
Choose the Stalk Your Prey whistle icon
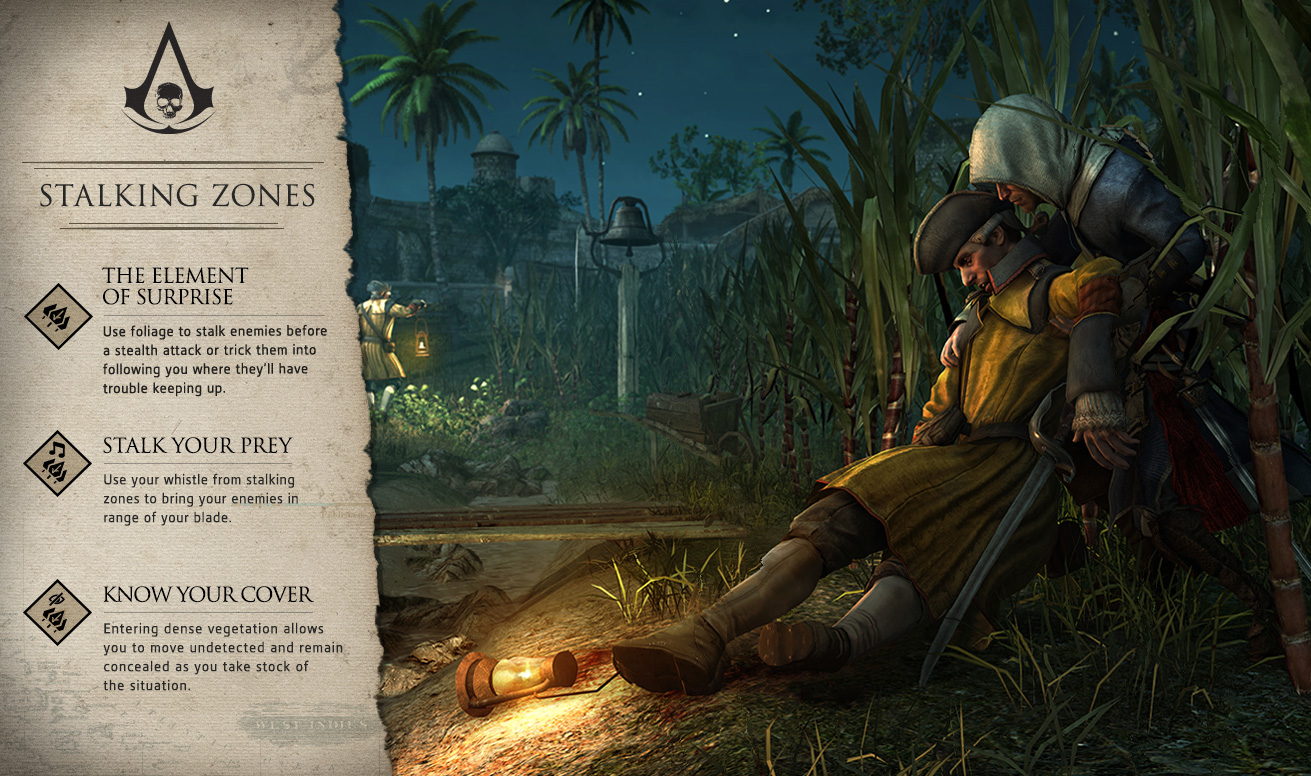coord(58,463)
